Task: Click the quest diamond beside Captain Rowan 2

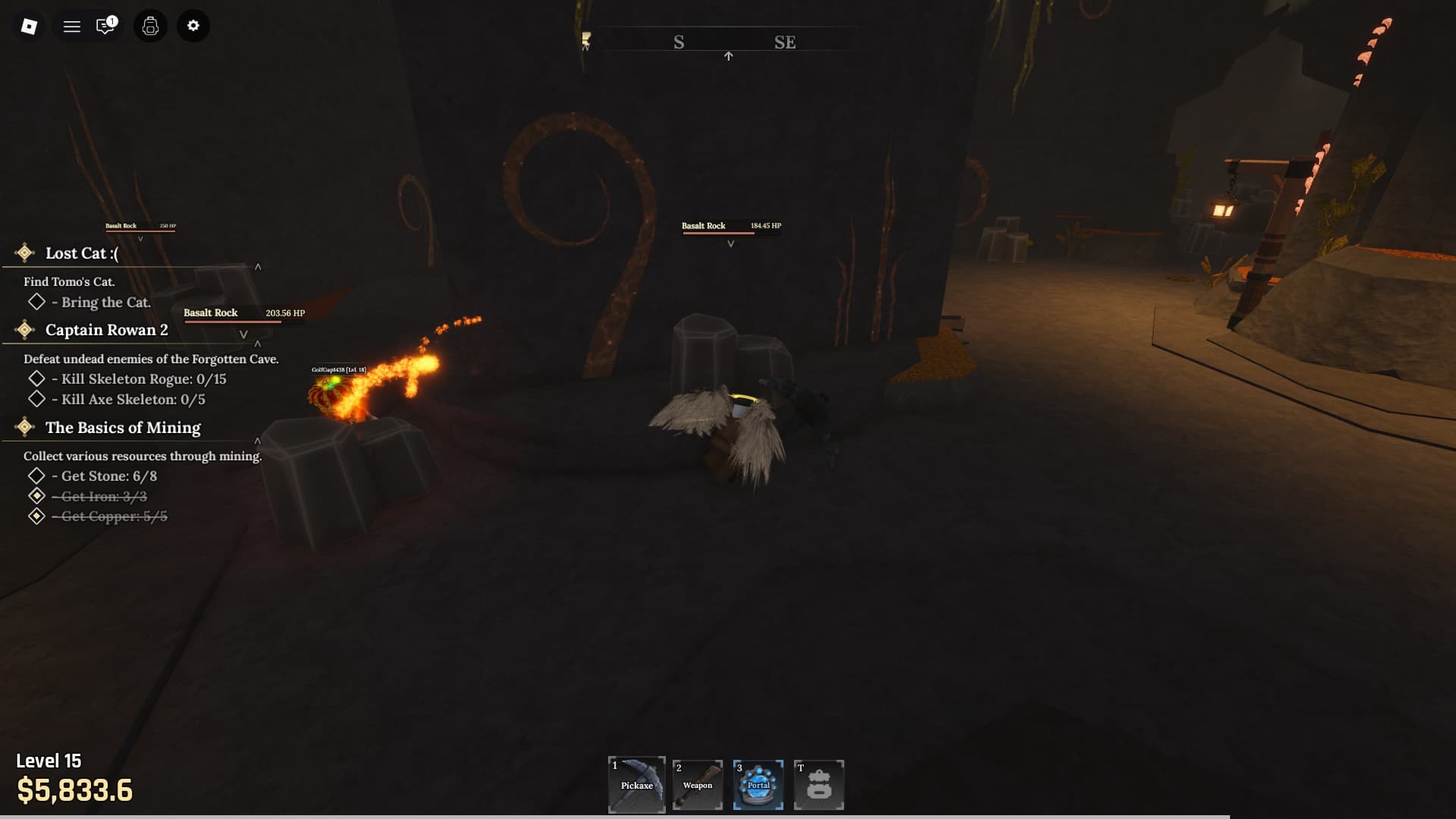Action: [x=24, y=329]
